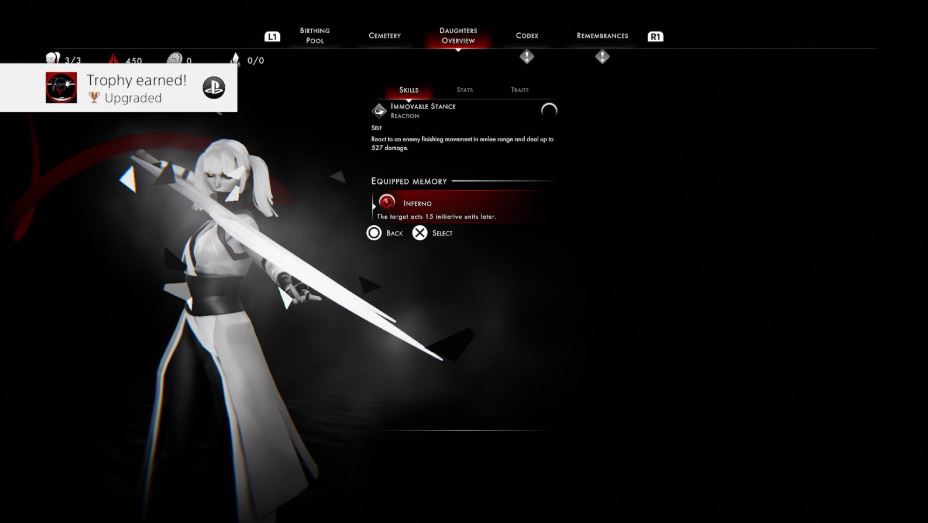Open the Birthing Pool tab

pyautogui.click(x=314, y=36)
